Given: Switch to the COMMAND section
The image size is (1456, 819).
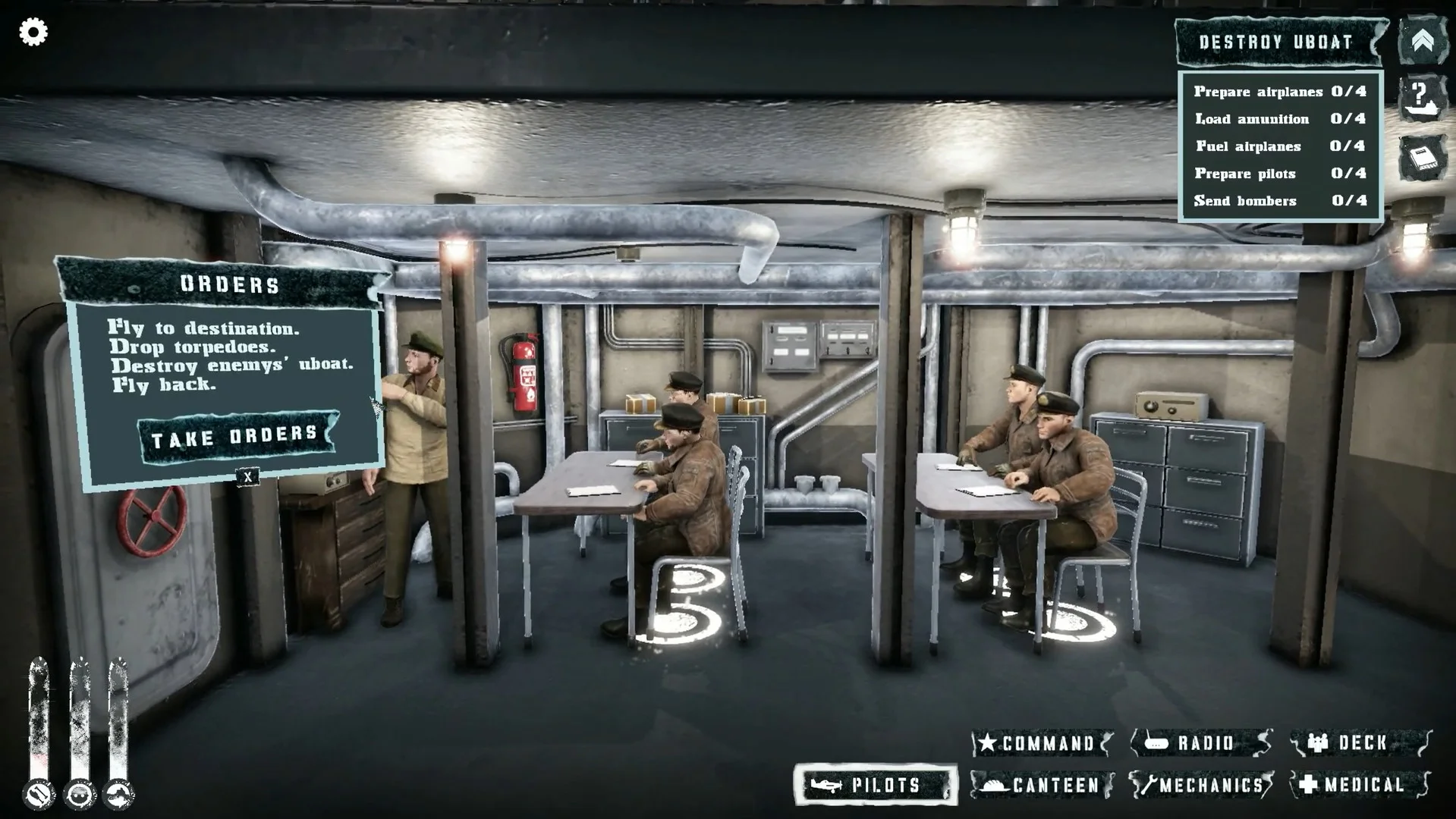Looking at the screenshot, I should coord(1047,744).
